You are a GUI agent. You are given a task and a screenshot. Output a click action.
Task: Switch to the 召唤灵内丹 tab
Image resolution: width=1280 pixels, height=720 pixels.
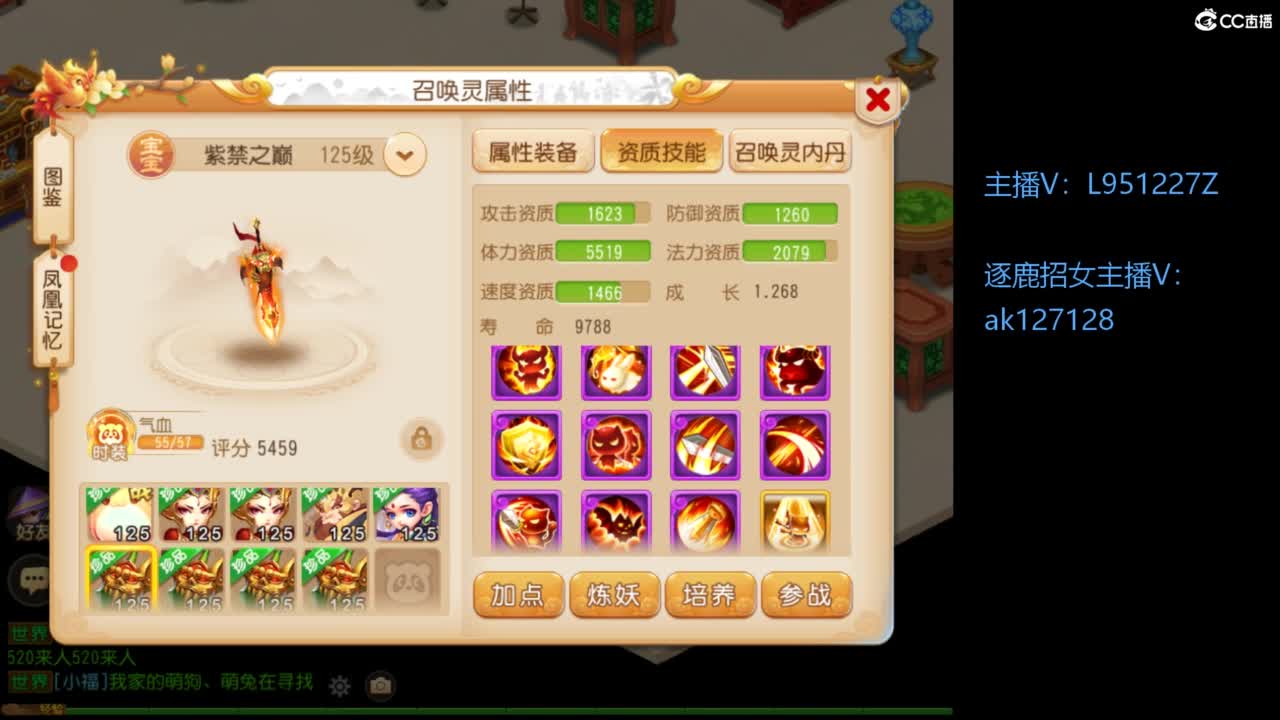(790, 151)
